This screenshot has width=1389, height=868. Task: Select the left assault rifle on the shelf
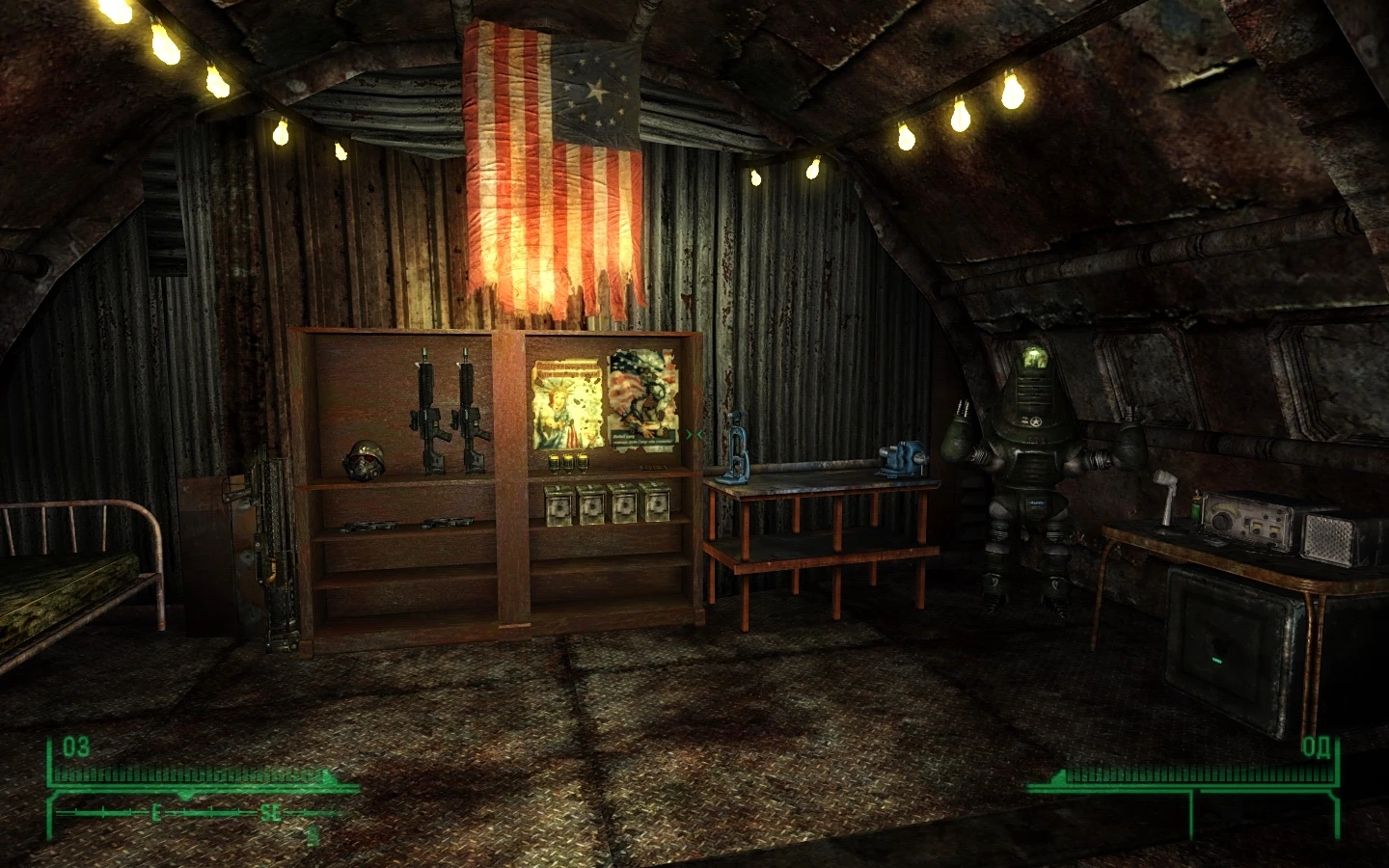(x=427, y=410)
